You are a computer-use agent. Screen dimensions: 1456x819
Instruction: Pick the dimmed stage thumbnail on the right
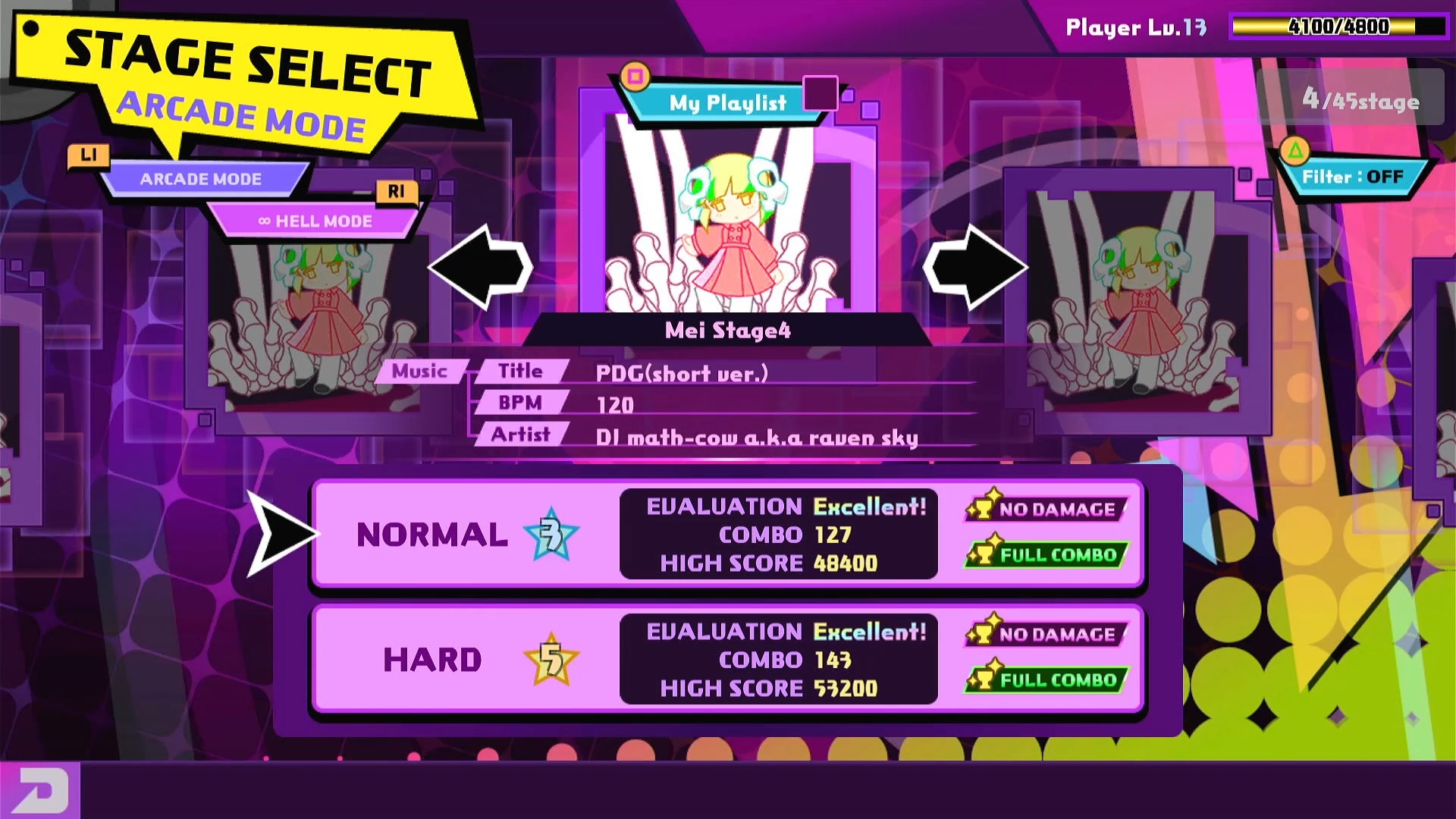click(x=1137, y=303)
